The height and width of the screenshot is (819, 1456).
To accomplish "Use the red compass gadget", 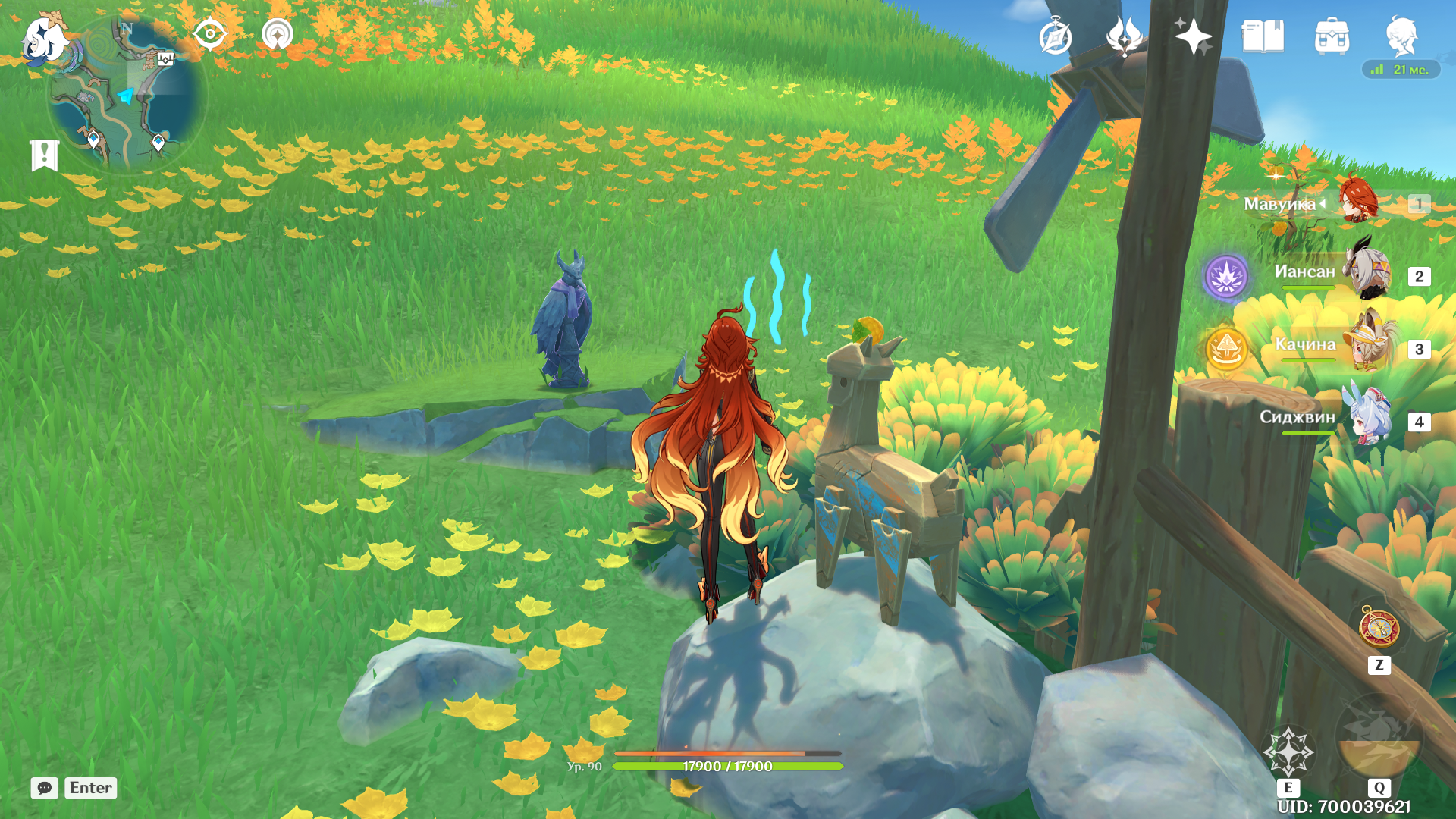I will 1379,628.
